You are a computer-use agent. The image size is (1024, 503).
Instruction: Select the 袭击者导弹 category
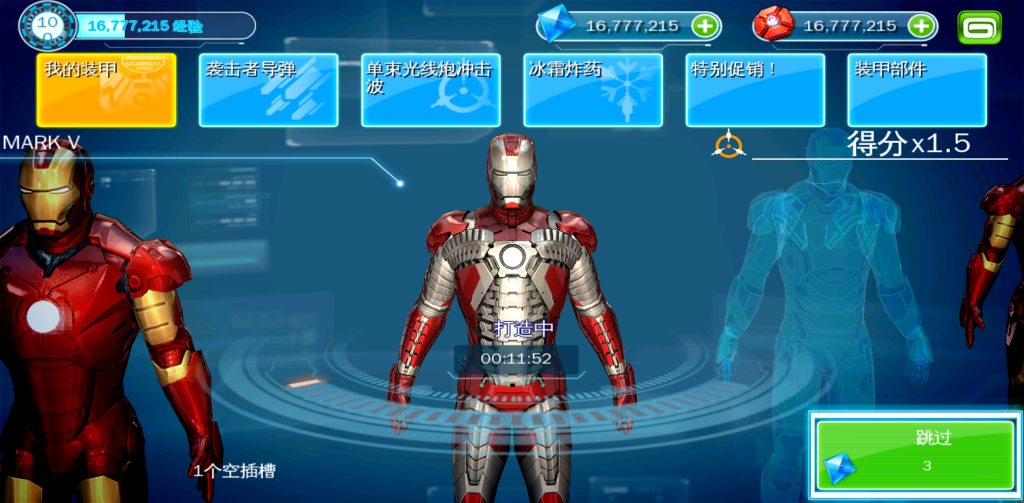tap(268, 90)
